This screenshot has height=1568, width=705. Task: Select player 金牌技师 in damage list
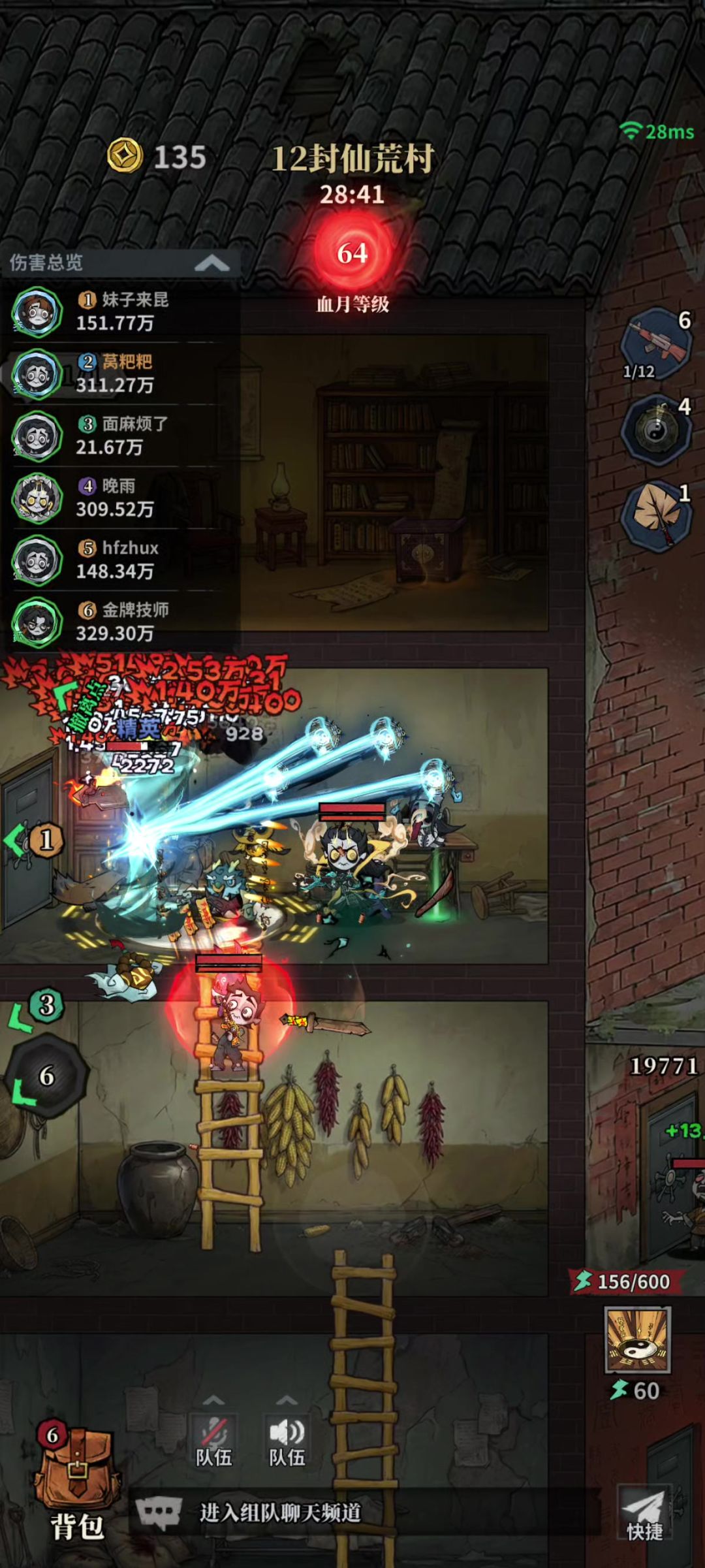(117, 622)
